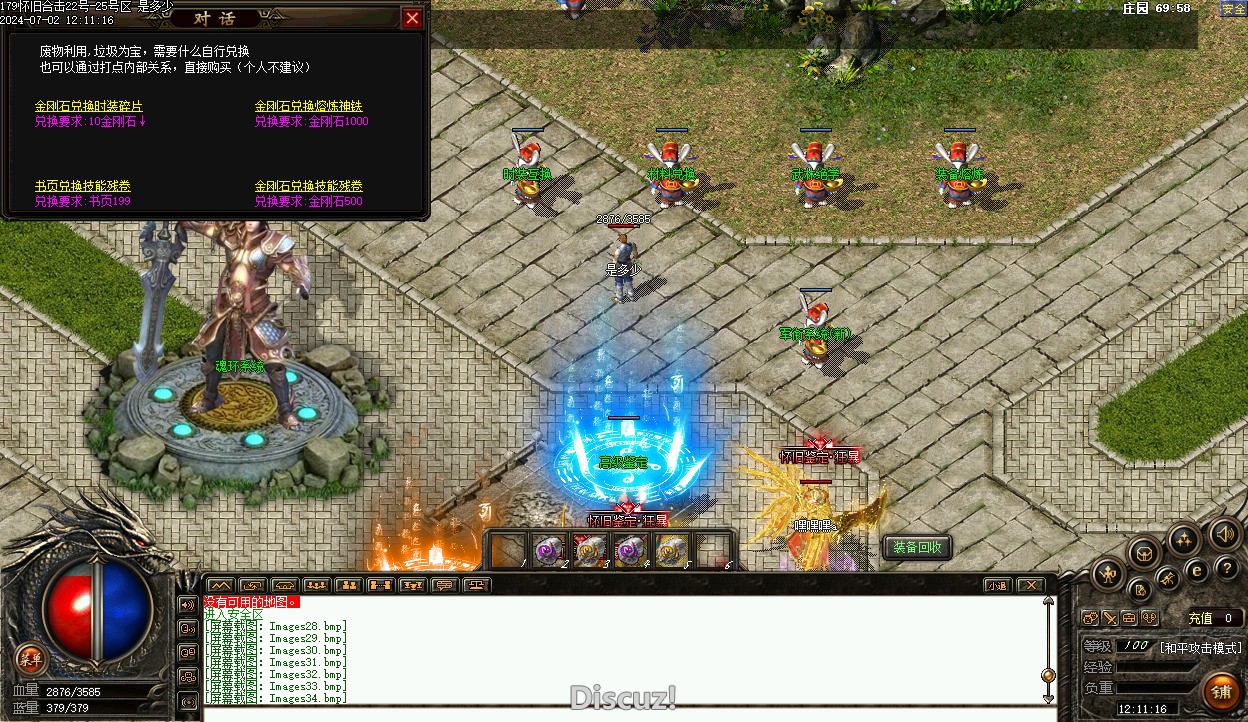
Task: Use the hotbar slot 2 purple scroll
Action: [548, 550]
